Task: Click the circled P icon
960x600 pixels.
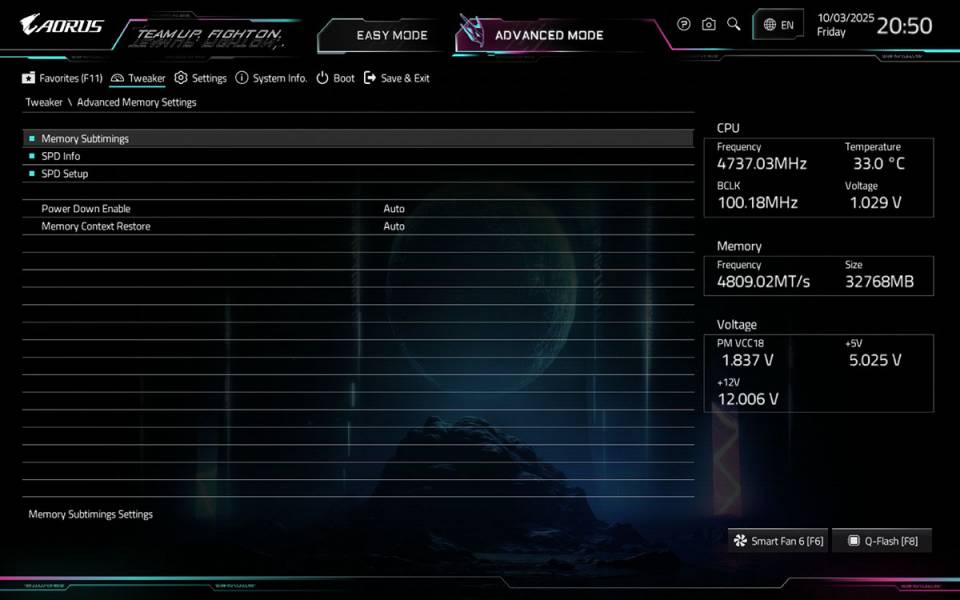Action: (x=684, y=24)
